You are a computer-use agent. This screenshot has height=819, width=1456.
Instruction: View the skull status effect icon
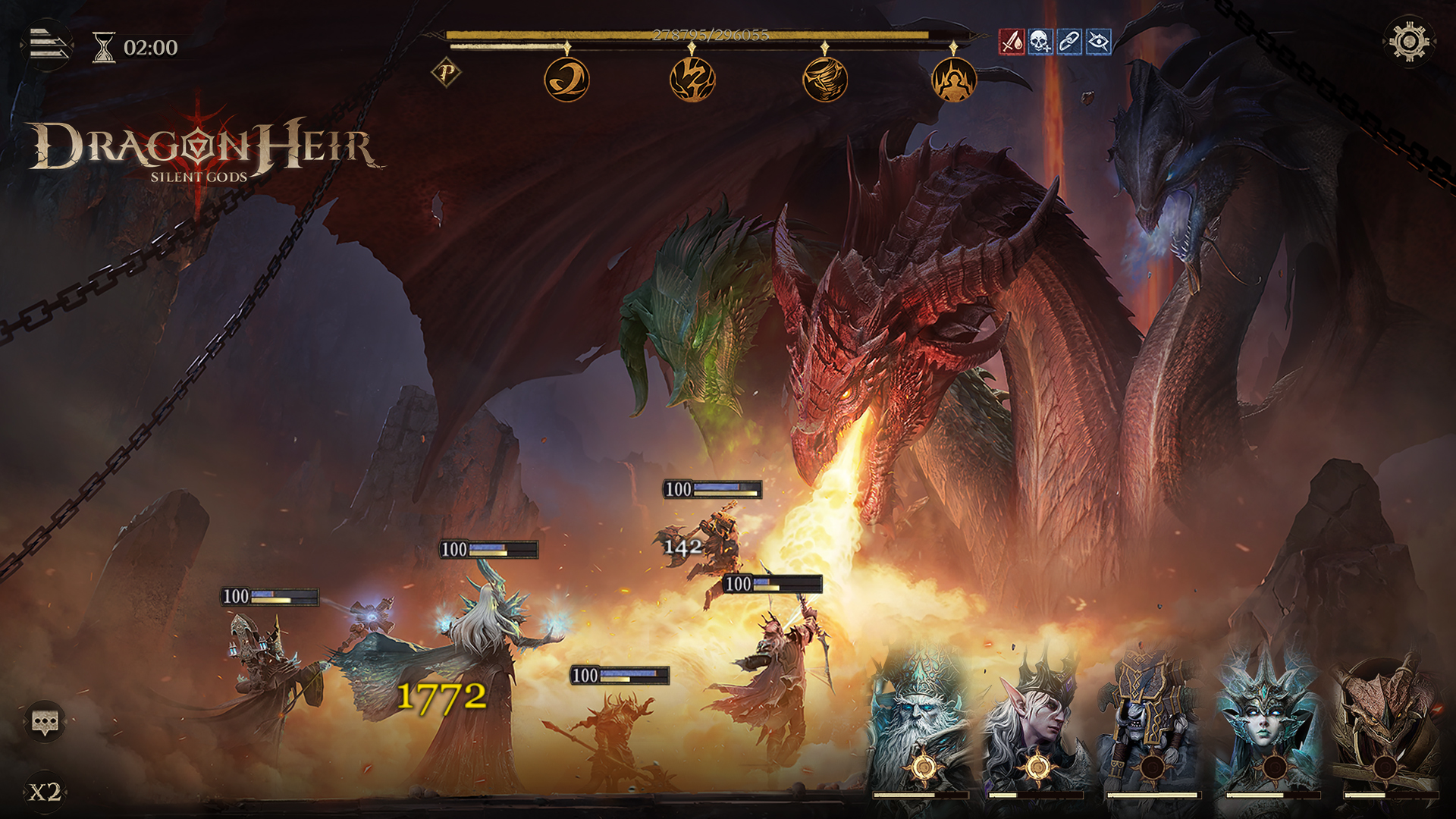click(x=1040, y=42)
